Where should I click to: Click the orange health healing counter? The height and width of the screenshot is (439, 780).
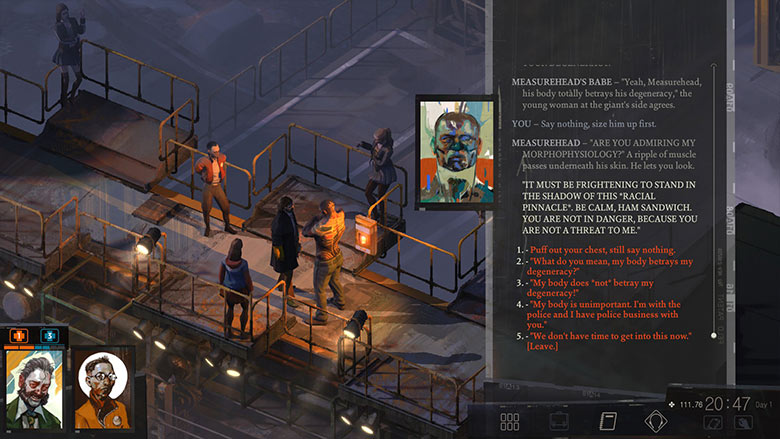19,335
